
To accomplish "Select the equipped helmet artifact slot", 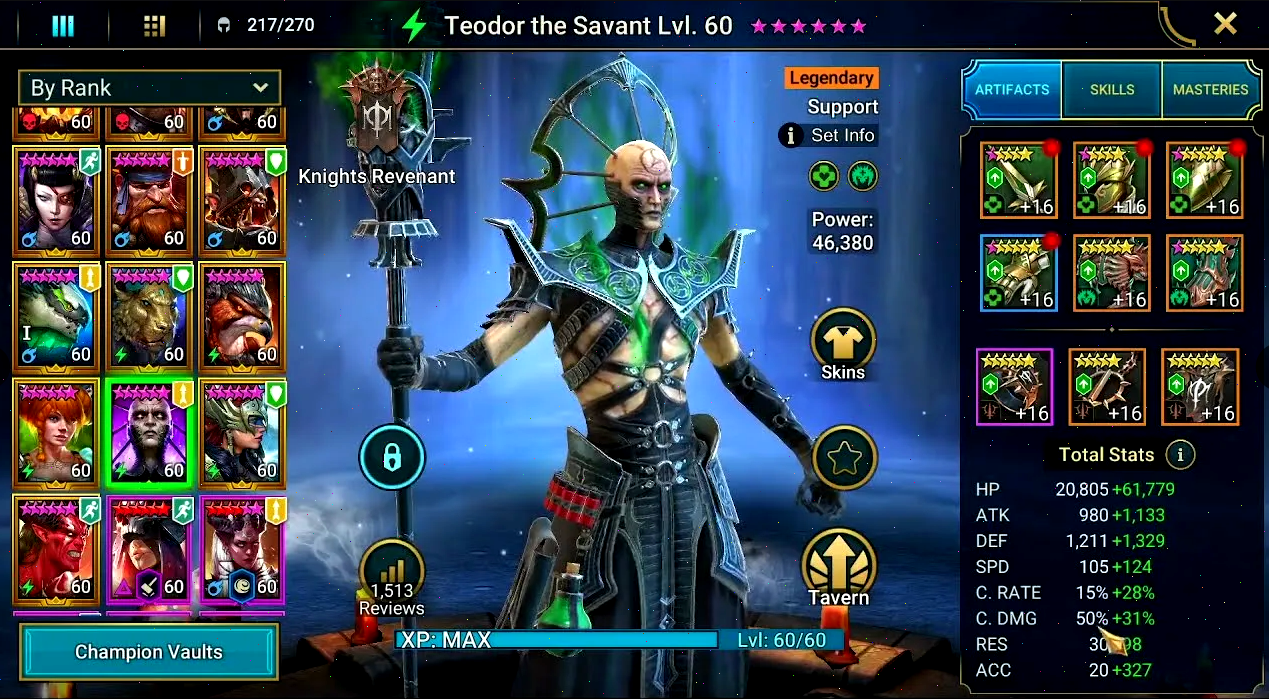I will (1111, 181).
